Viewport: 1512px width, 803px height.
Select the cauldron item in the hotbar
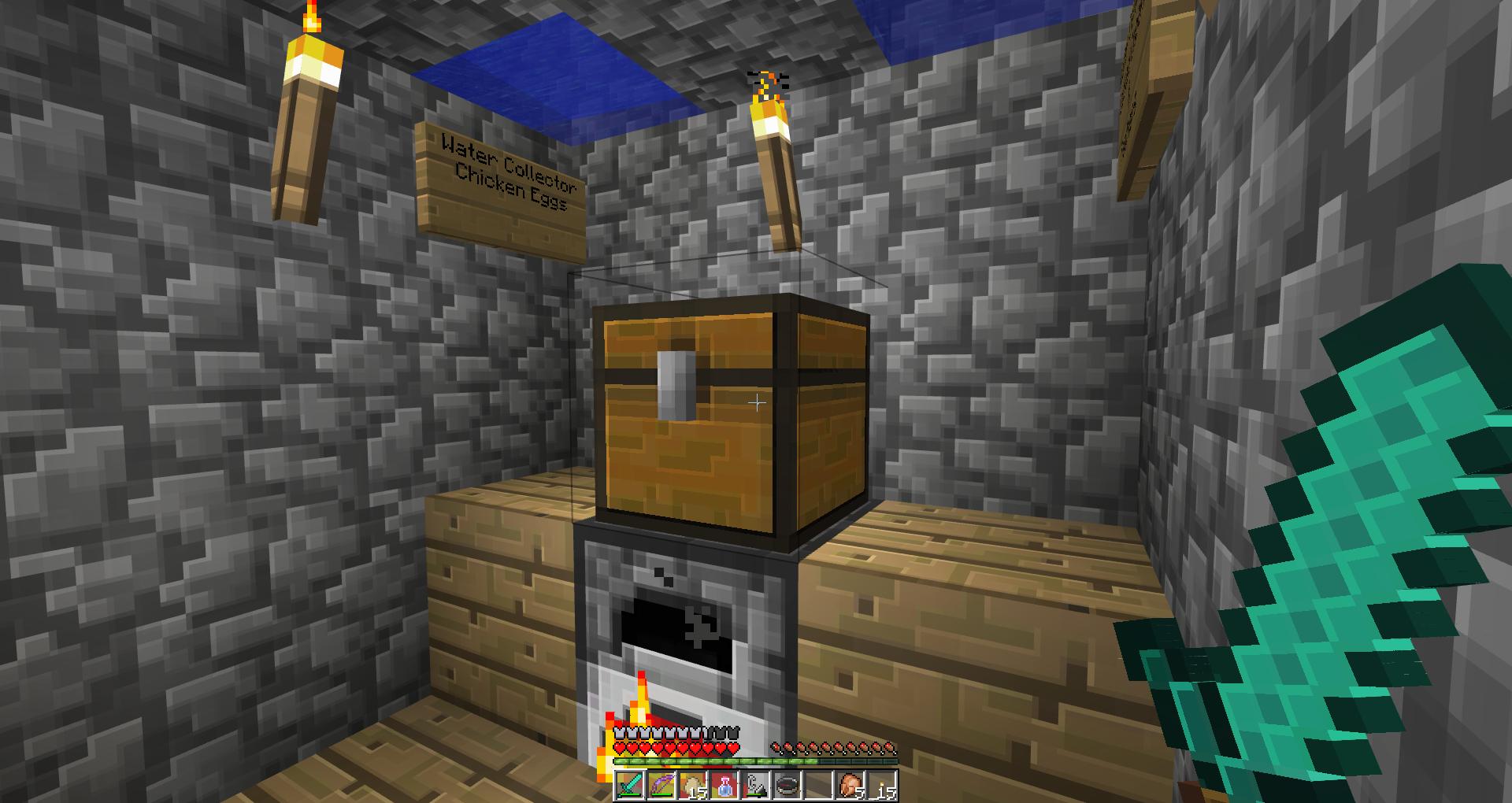[x=786, y=786]
